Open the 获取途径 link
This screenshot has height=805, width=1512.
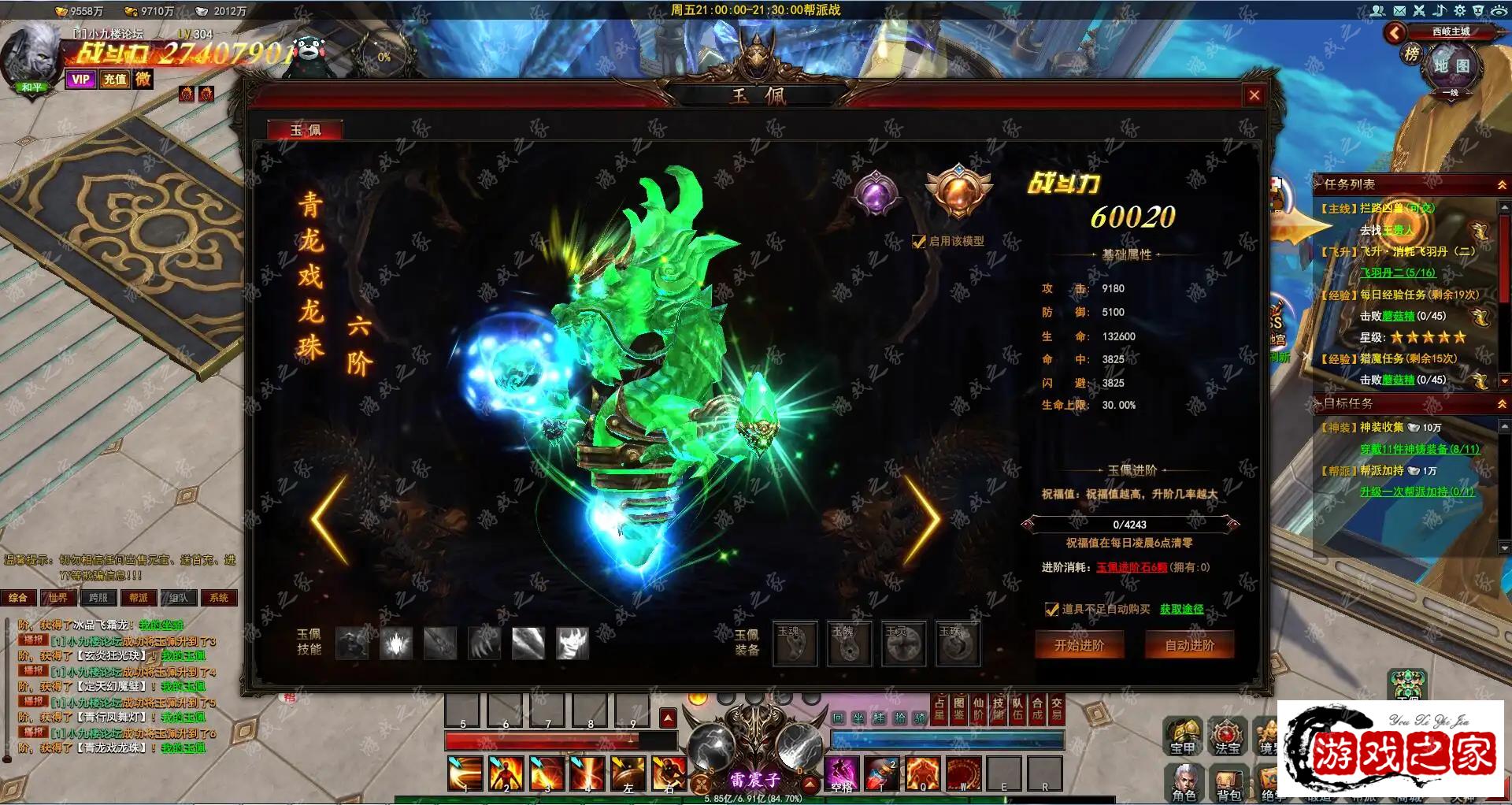(1181, 609)
